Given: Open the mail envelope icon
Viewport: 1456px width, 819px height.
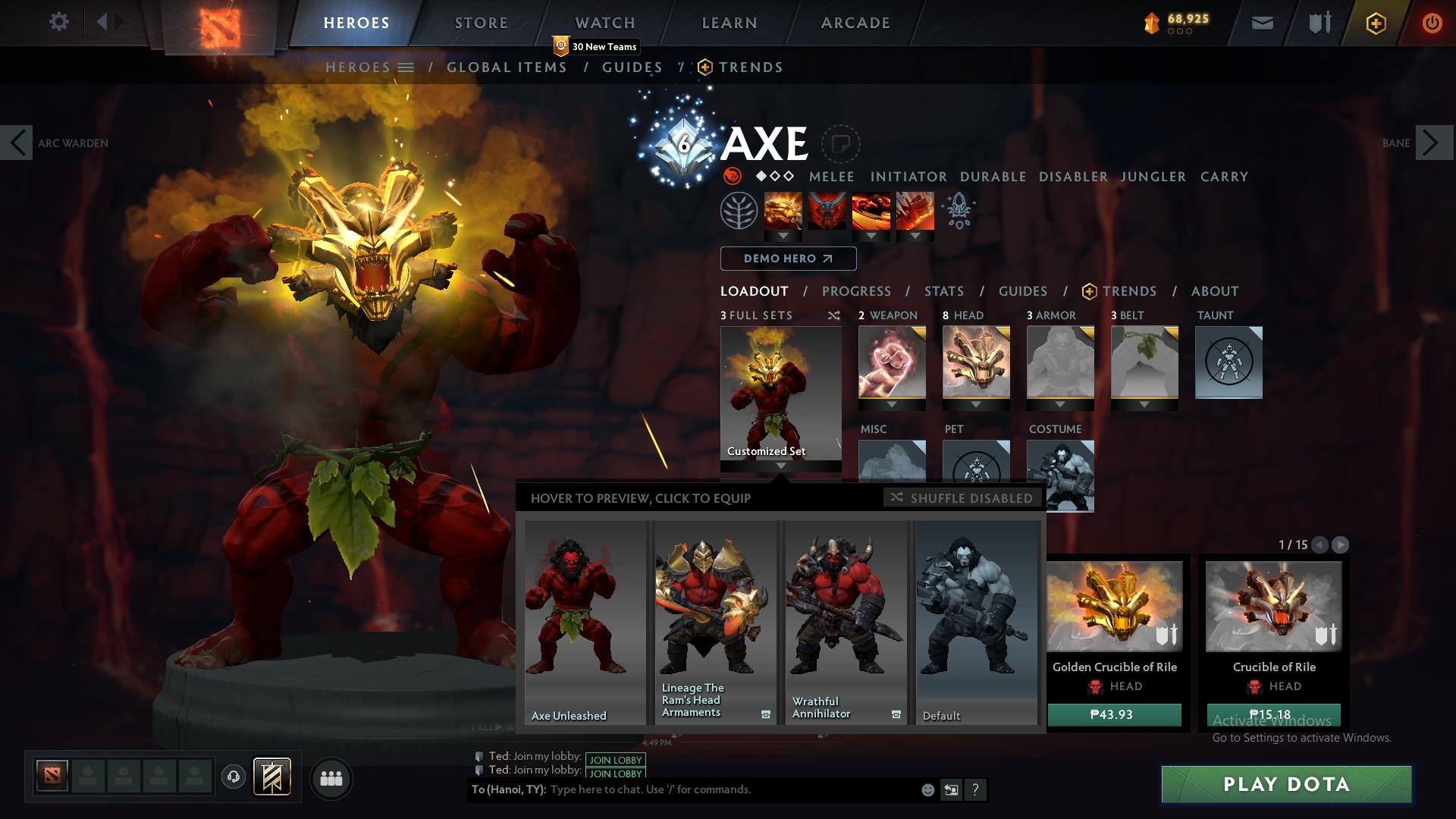Looking at the screenshot, I should click(1261, 23).
